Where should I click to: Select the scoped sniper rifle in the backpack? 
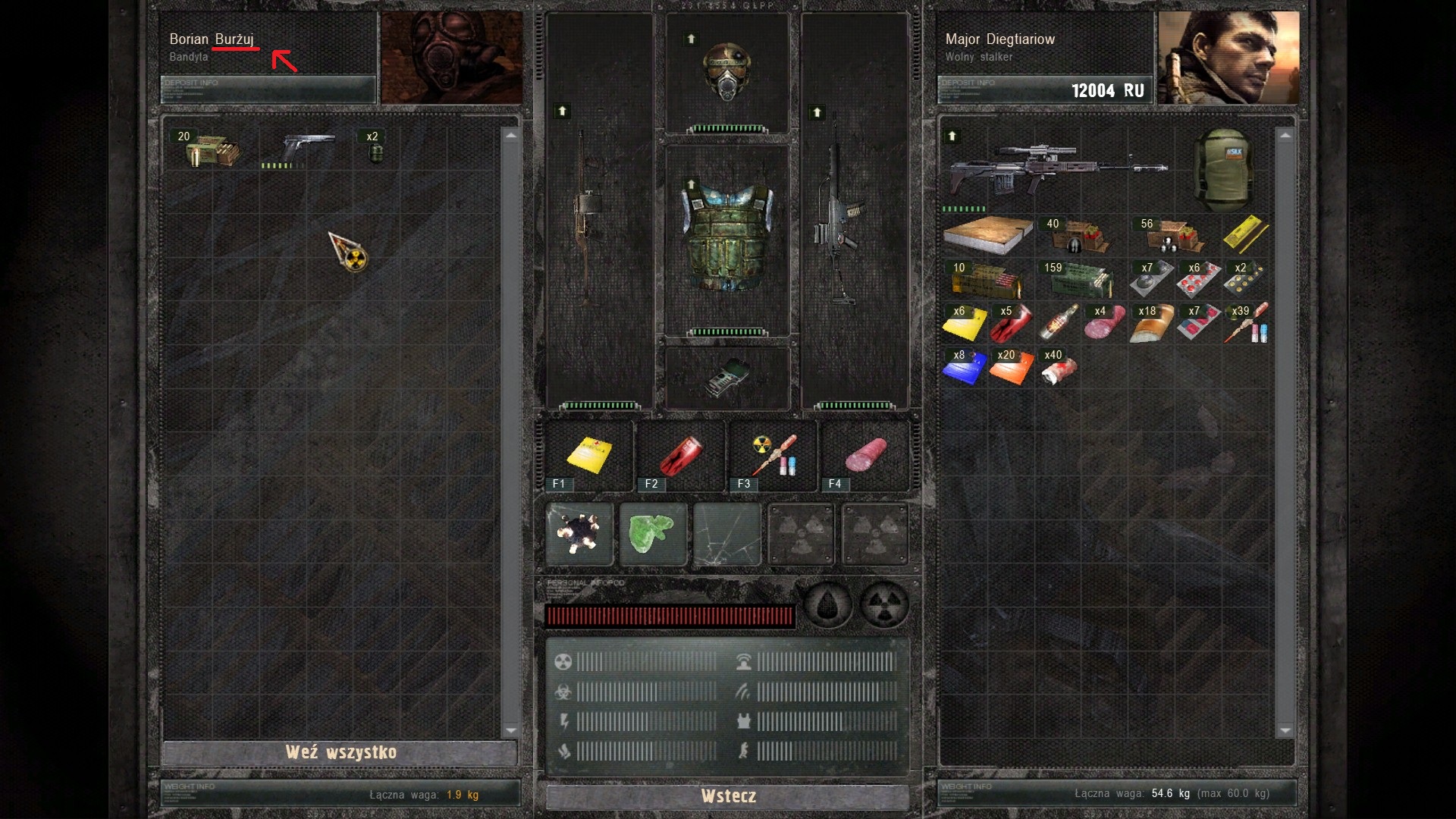1054,172
